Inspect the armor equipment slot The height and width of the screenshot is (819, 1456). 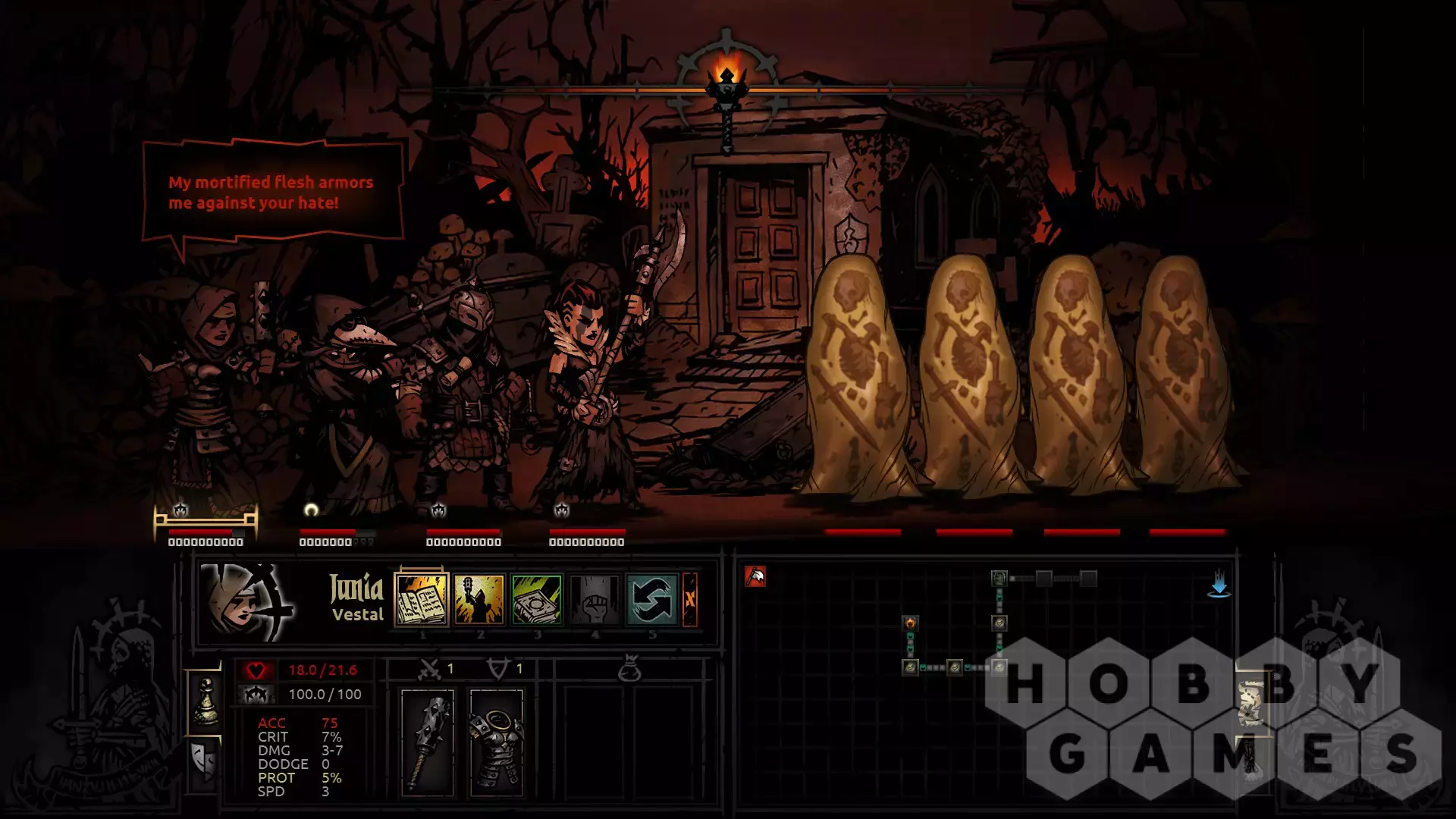(496, 742)
